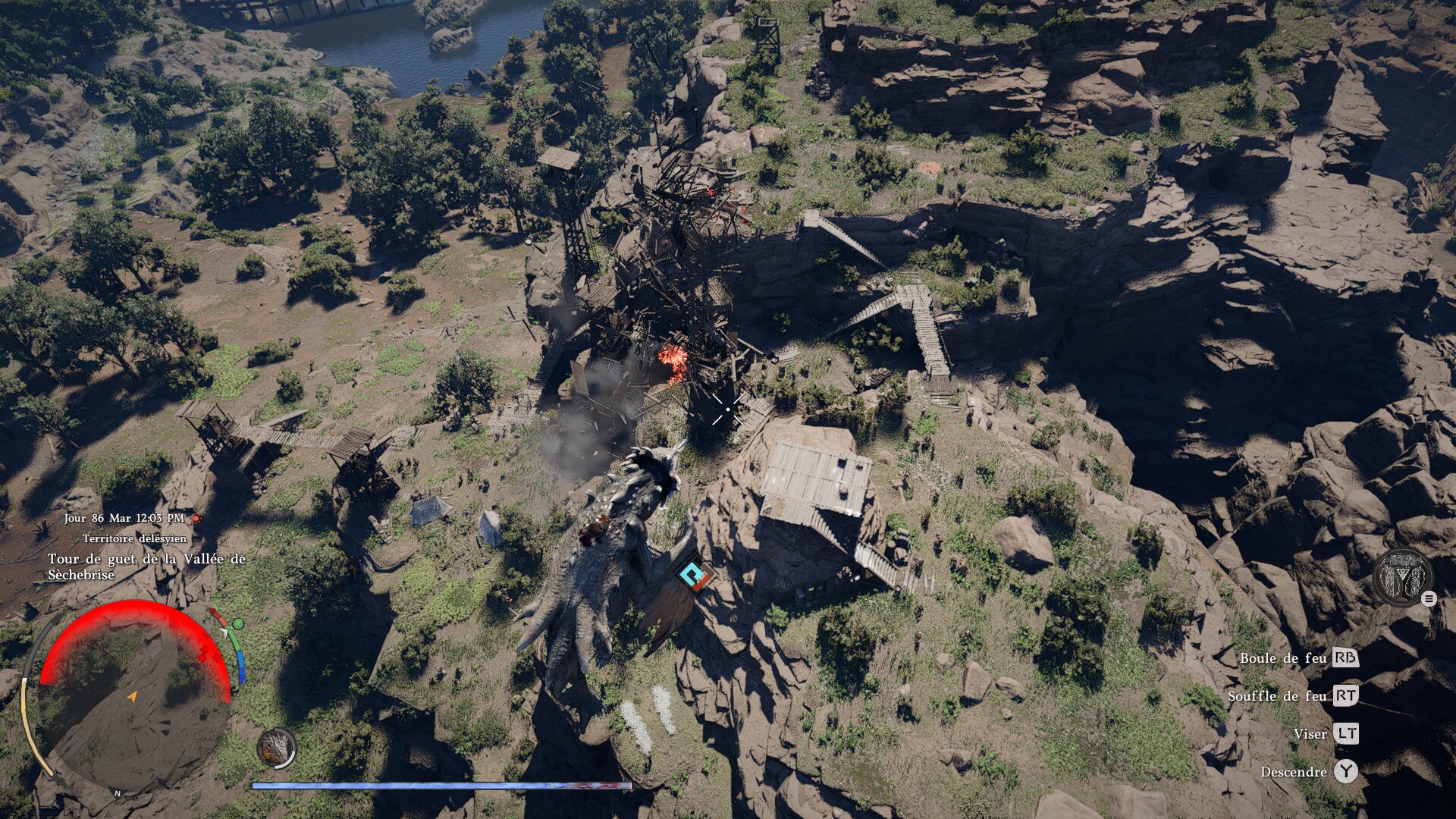Click the LT icon beside Viser
The height and width of the screenshot is (819, 1456).
pos(1345,734)
